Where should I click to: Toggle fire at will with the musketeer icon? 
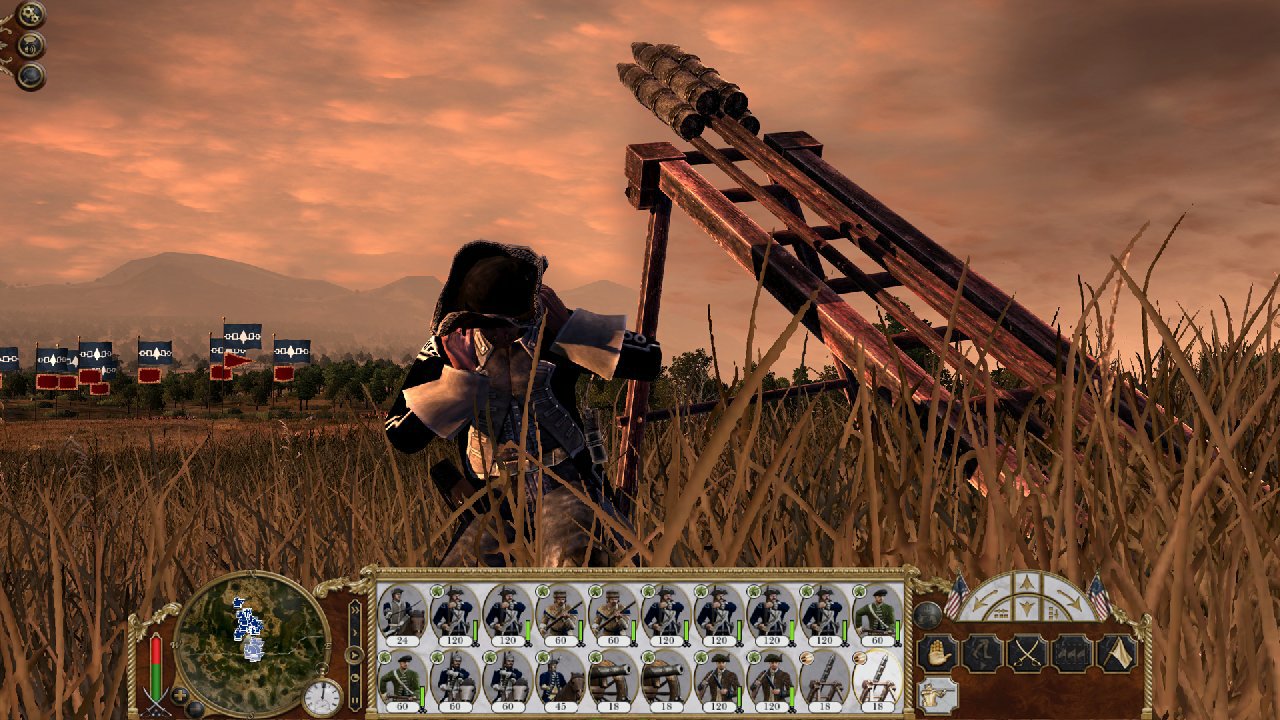point(935,694)
